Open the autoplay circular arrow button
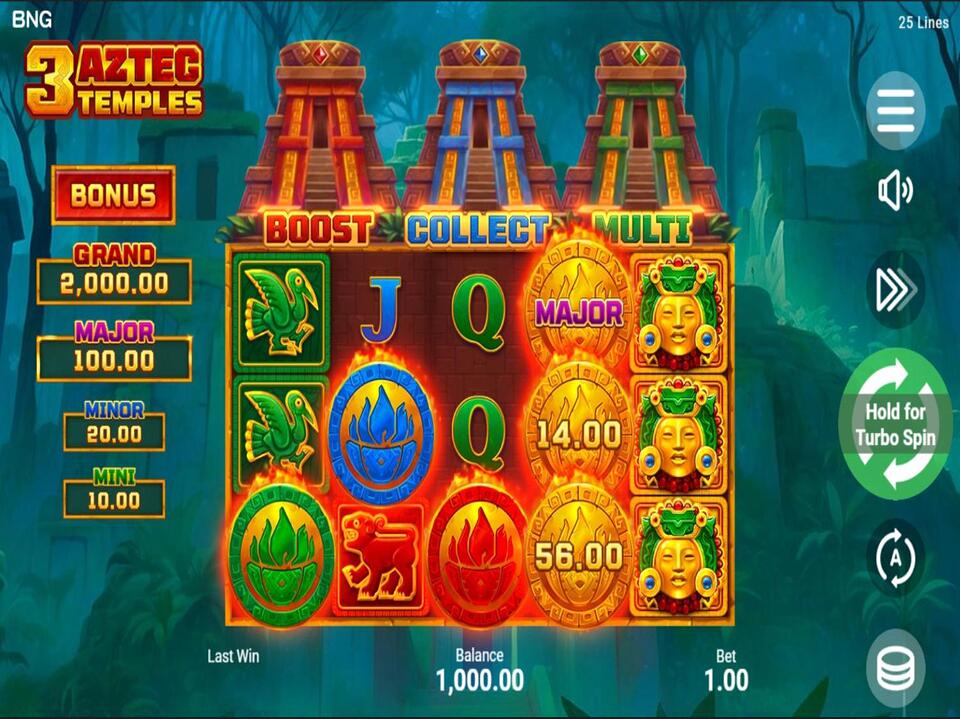This screenshot has width=960, height=719. 896,558
